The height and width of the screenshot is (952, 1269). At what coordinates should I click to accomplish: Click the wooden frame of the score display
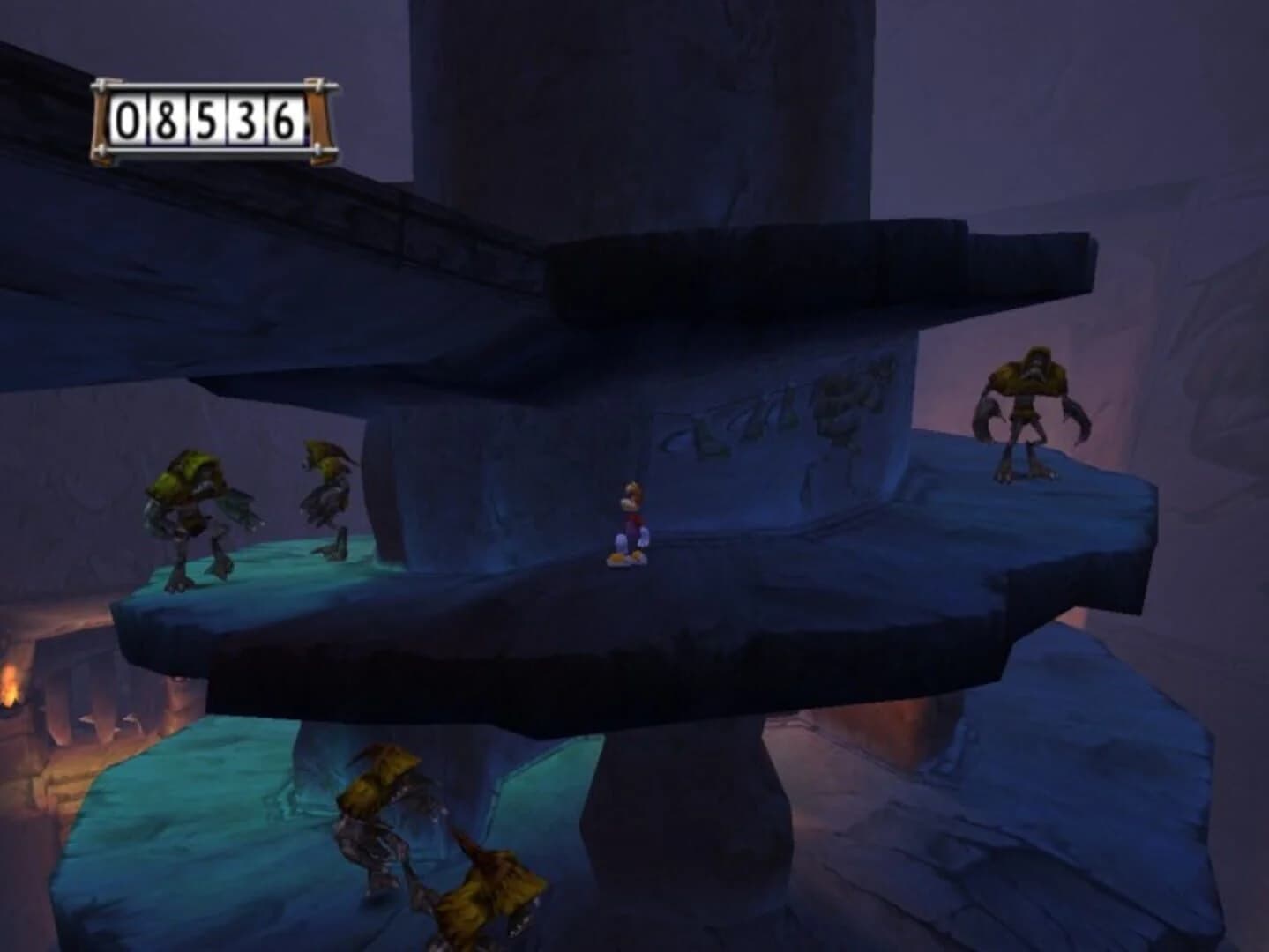point(101,119)
